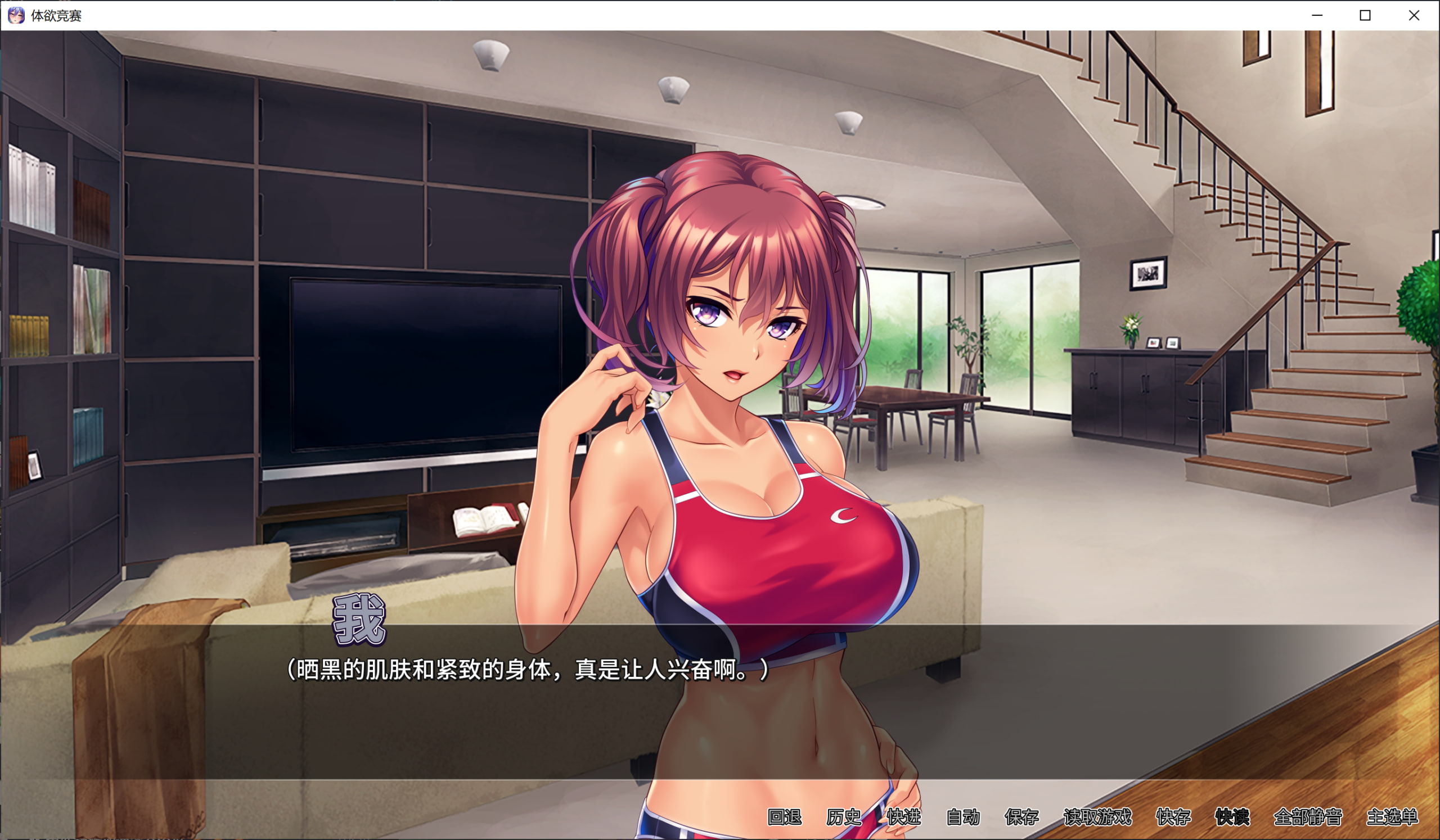Return to the 主选单 main menu

(x=1392, y=816)
